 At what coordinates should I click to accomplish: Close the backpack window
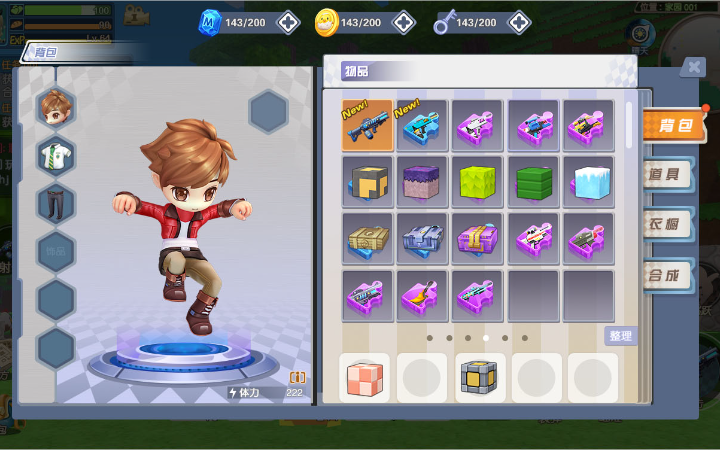click(692, 67)
